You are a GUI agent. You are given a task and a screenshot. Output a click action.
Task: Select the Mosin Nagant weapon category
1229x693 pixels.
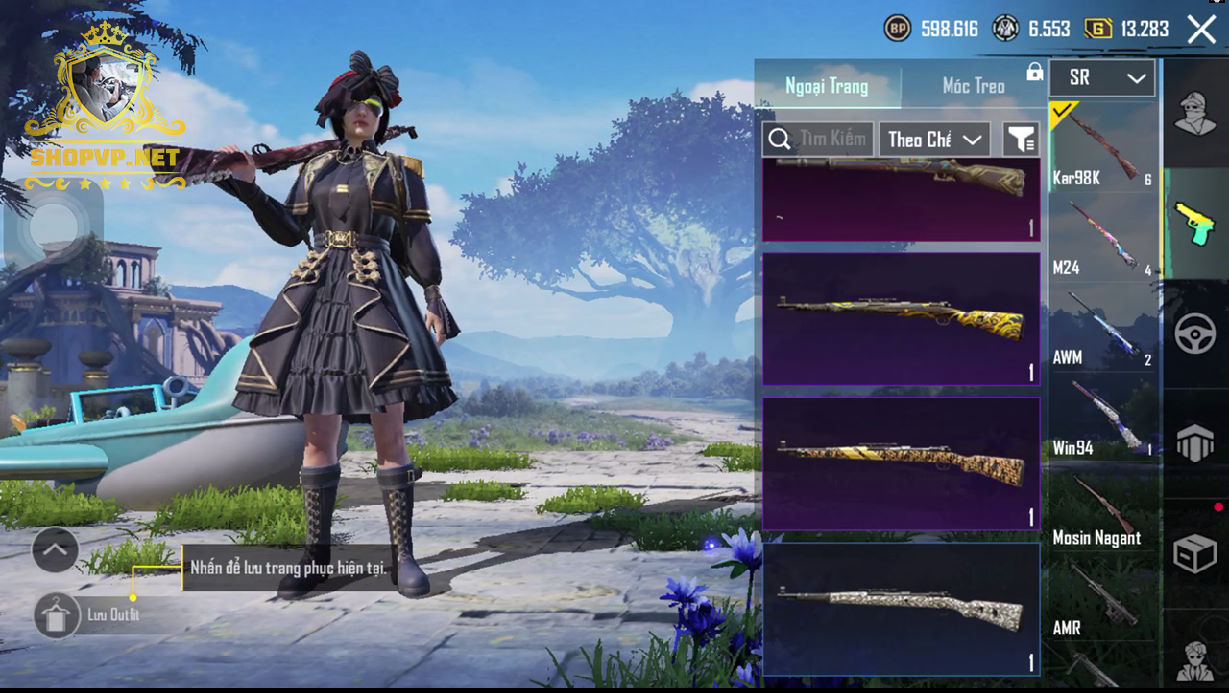[x=1102, y=508]
